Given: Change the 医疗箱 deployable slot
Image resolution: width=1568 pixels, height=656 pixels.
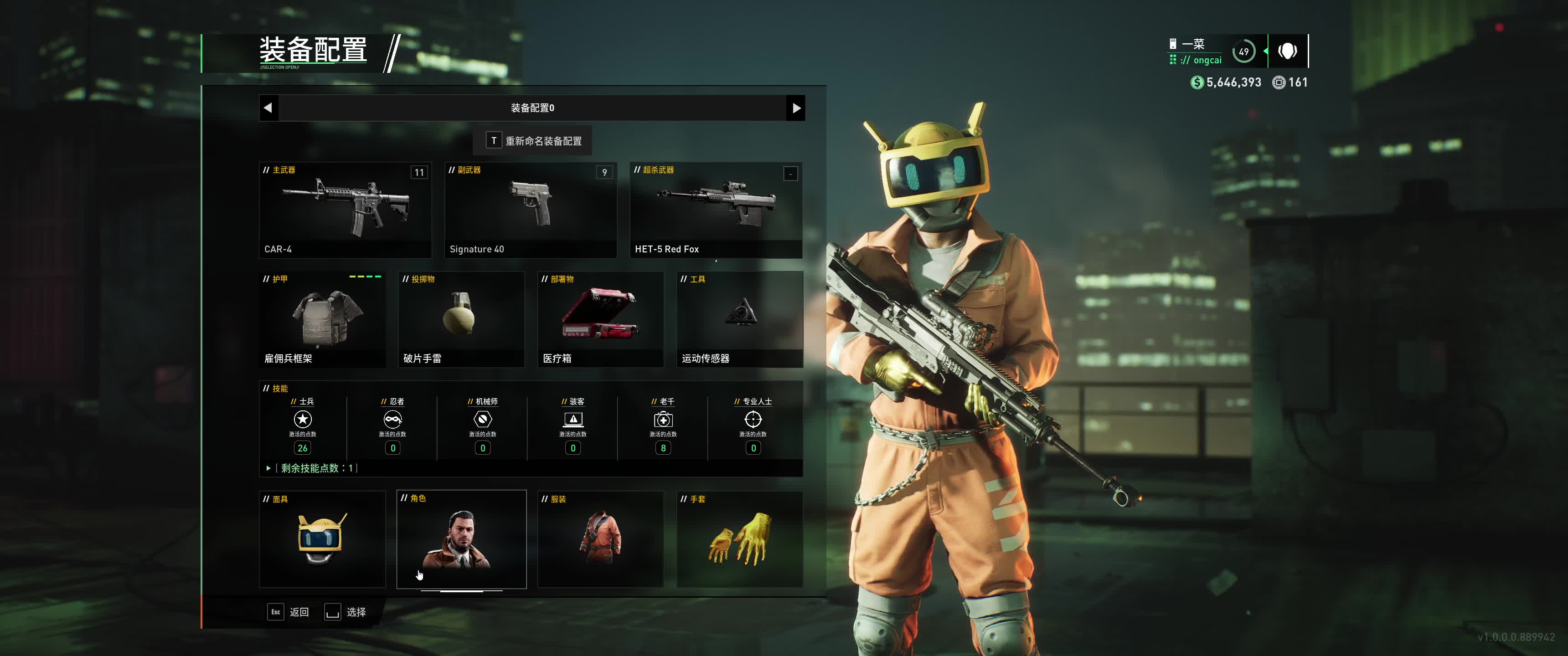Looking at the screenshot, I should click(600, 319).
